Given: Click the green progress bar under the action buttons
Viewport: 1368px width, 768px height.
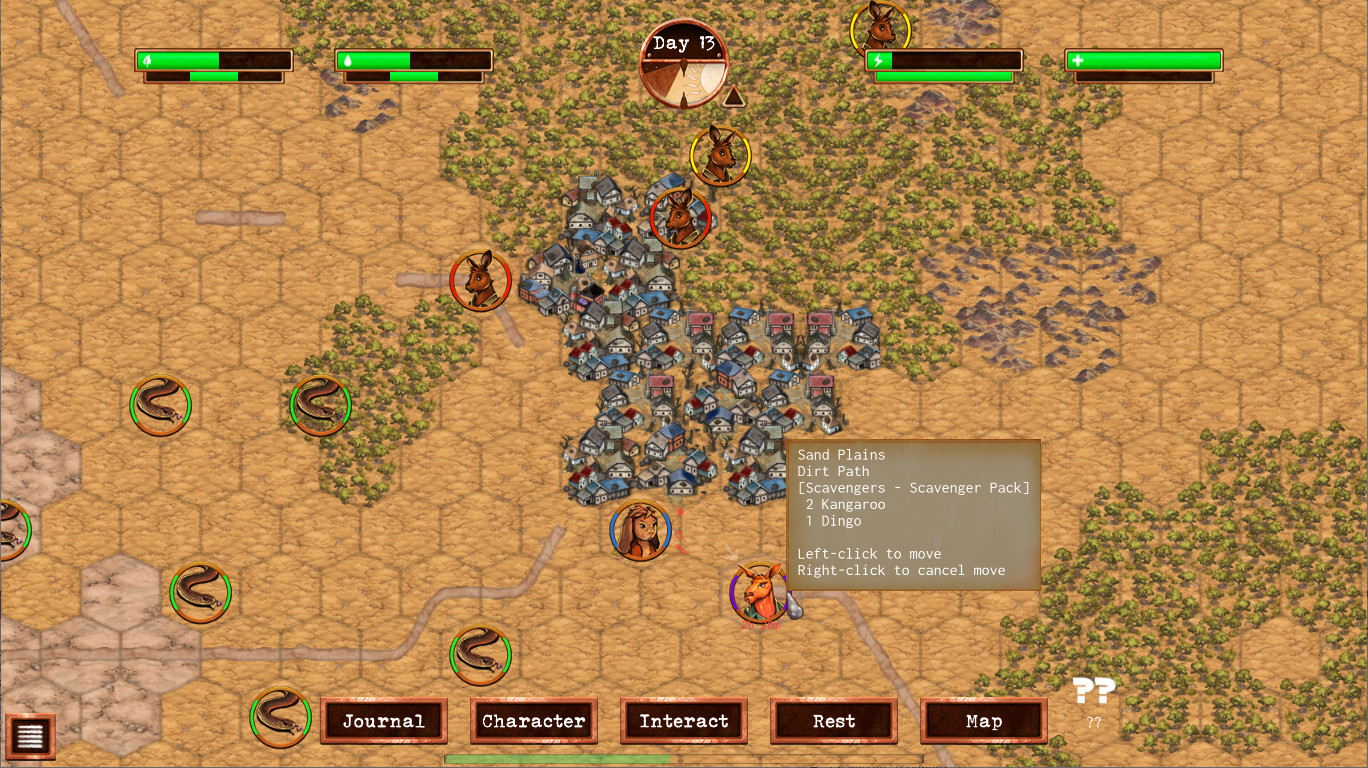Looking at the screenshot, I should click(x=555, y=758).
